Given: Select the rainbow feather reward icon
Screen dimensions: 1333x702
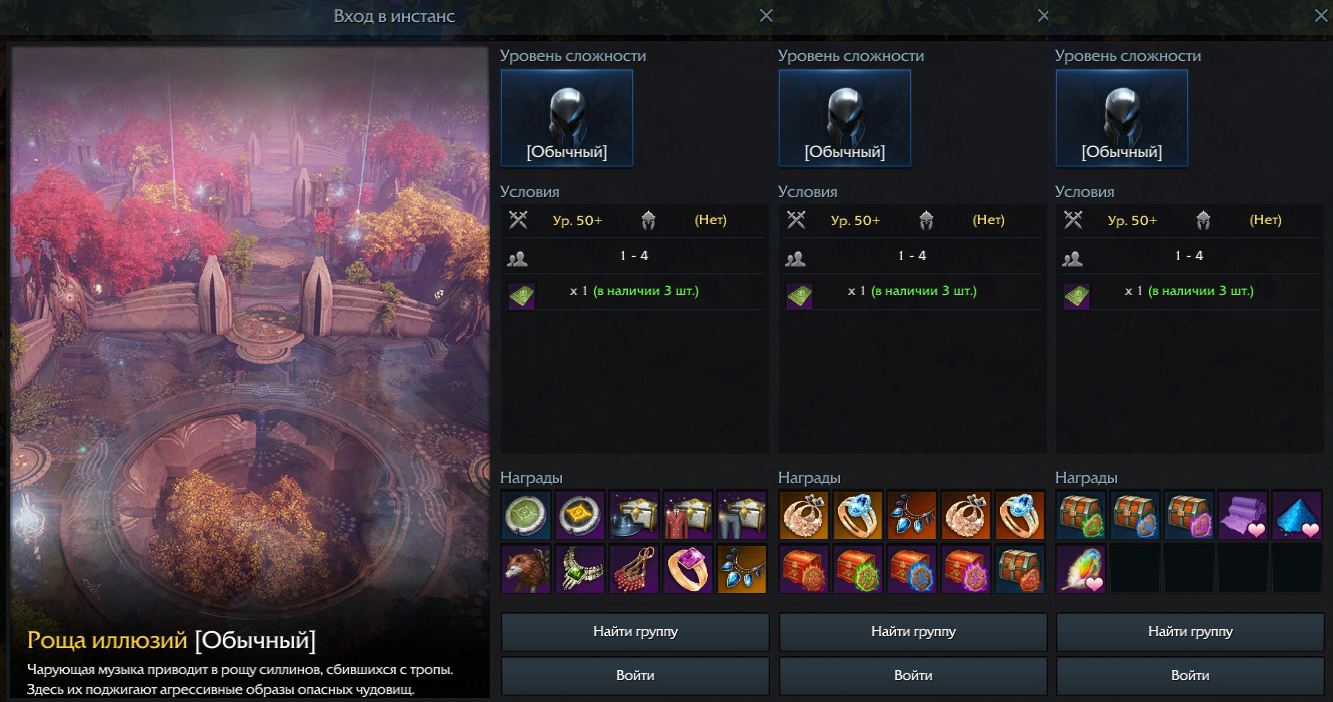Looking at the screenshot, I should pyautogui.click(x=1081, y=569).
